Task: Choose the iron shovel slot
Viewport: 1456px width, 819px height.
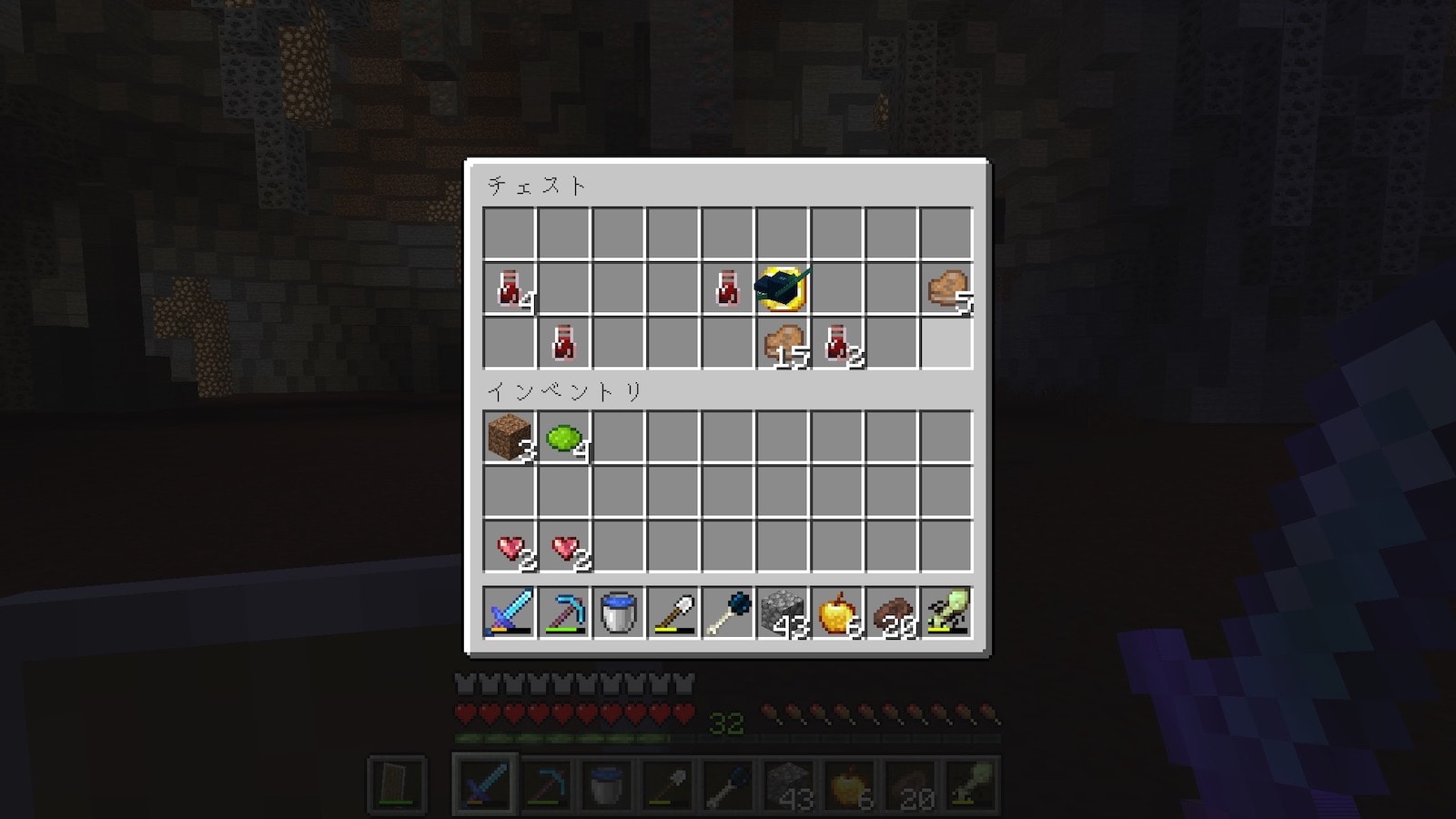Action: (673, 612)
